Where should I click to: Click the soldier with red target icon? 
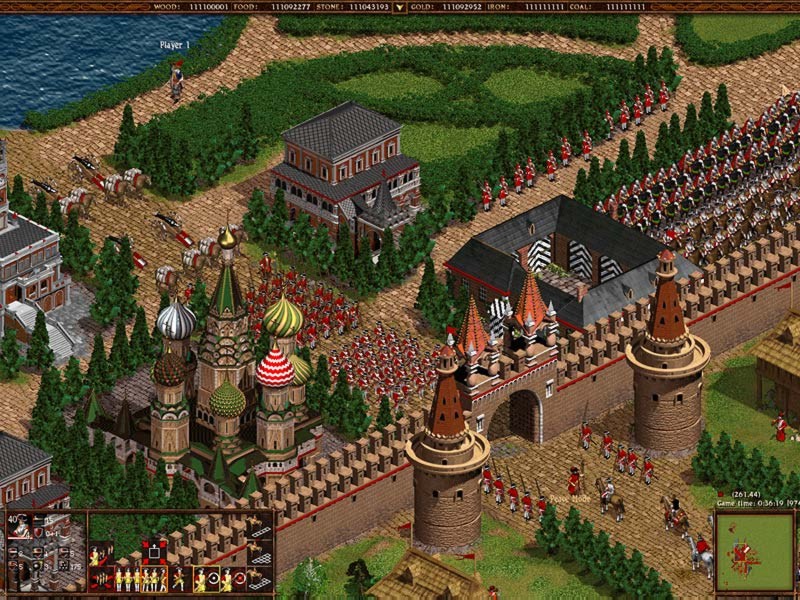pyautogui.click(x=232, y=579)
